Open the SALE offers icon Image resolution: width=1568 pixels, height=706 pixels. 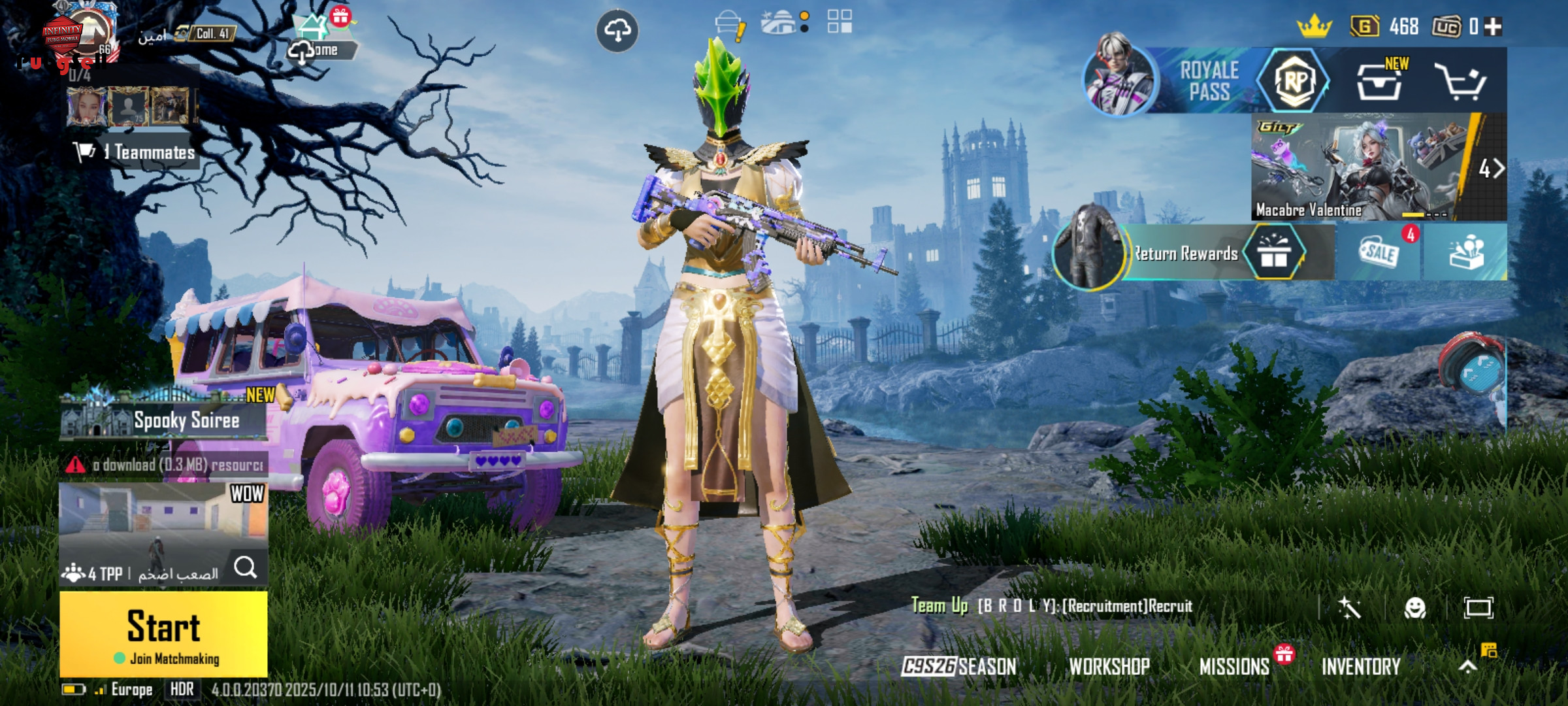coord(1379,252)
